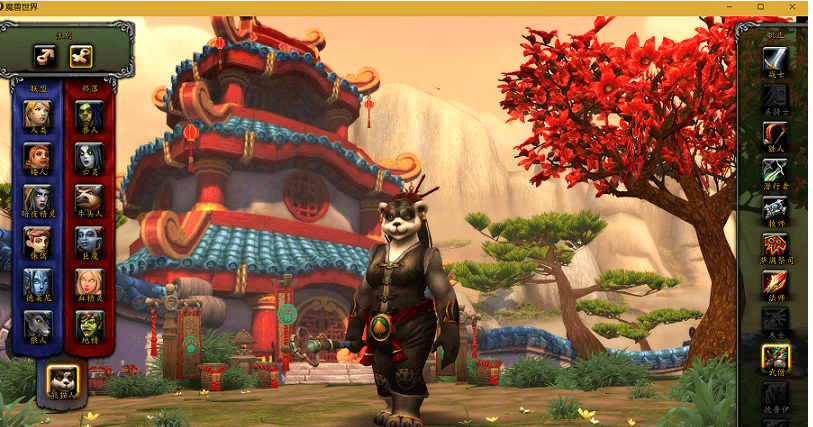Choose the Warrior (战士) class icon

(775, 59)
